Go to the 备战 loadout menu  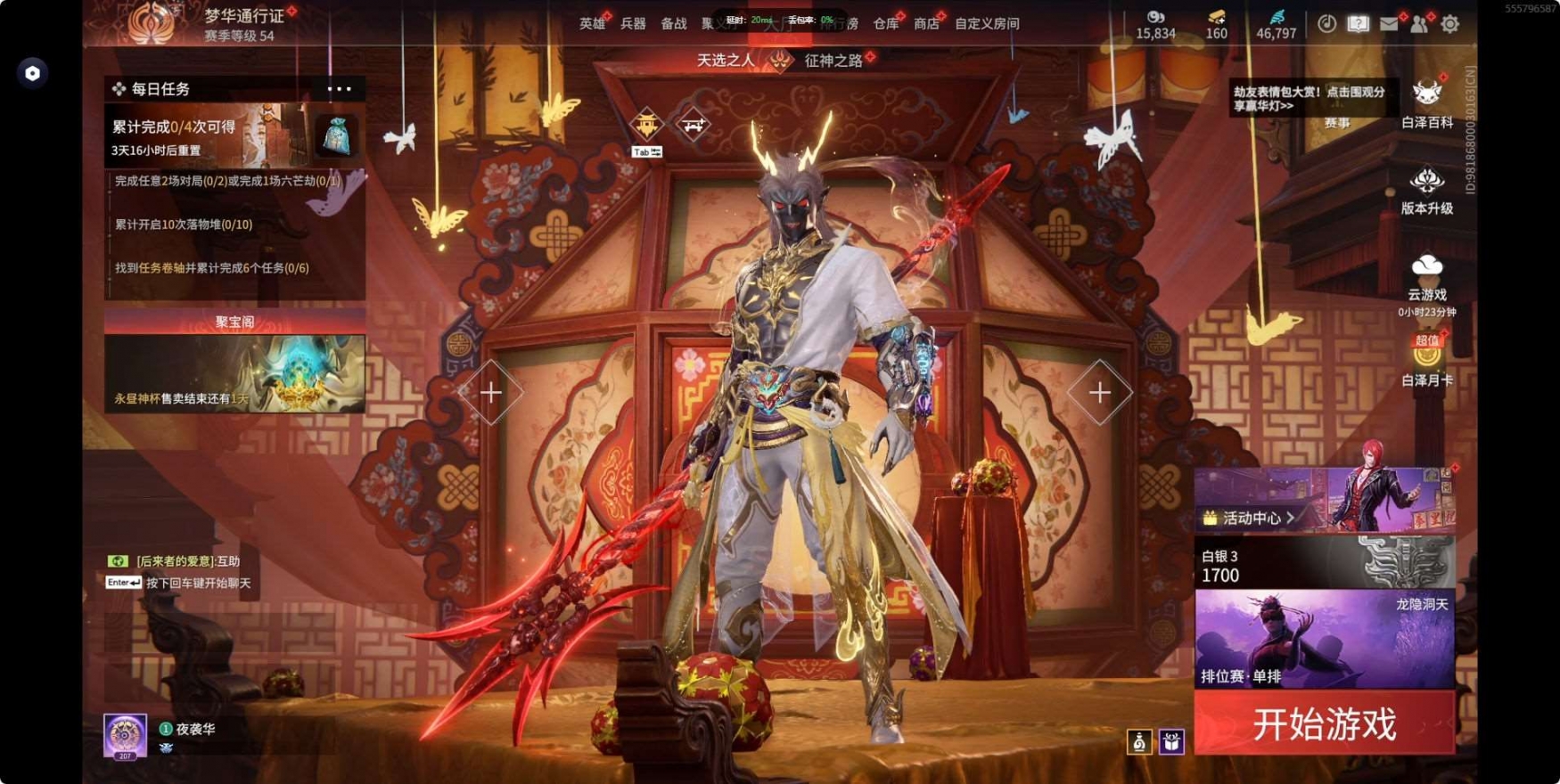tap(673, 24)
